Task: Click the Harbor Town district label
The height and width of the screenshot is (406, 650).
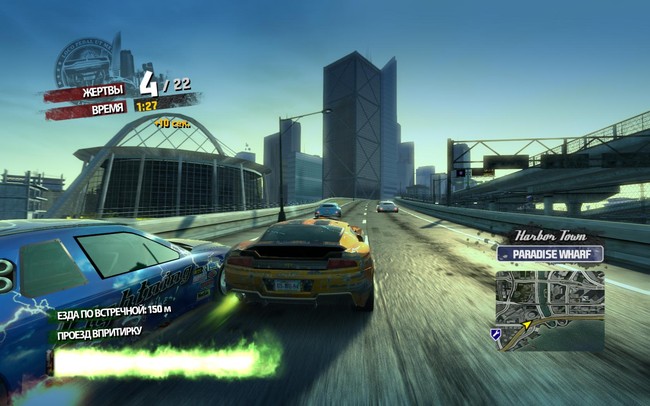Action: tap(549, 236)
